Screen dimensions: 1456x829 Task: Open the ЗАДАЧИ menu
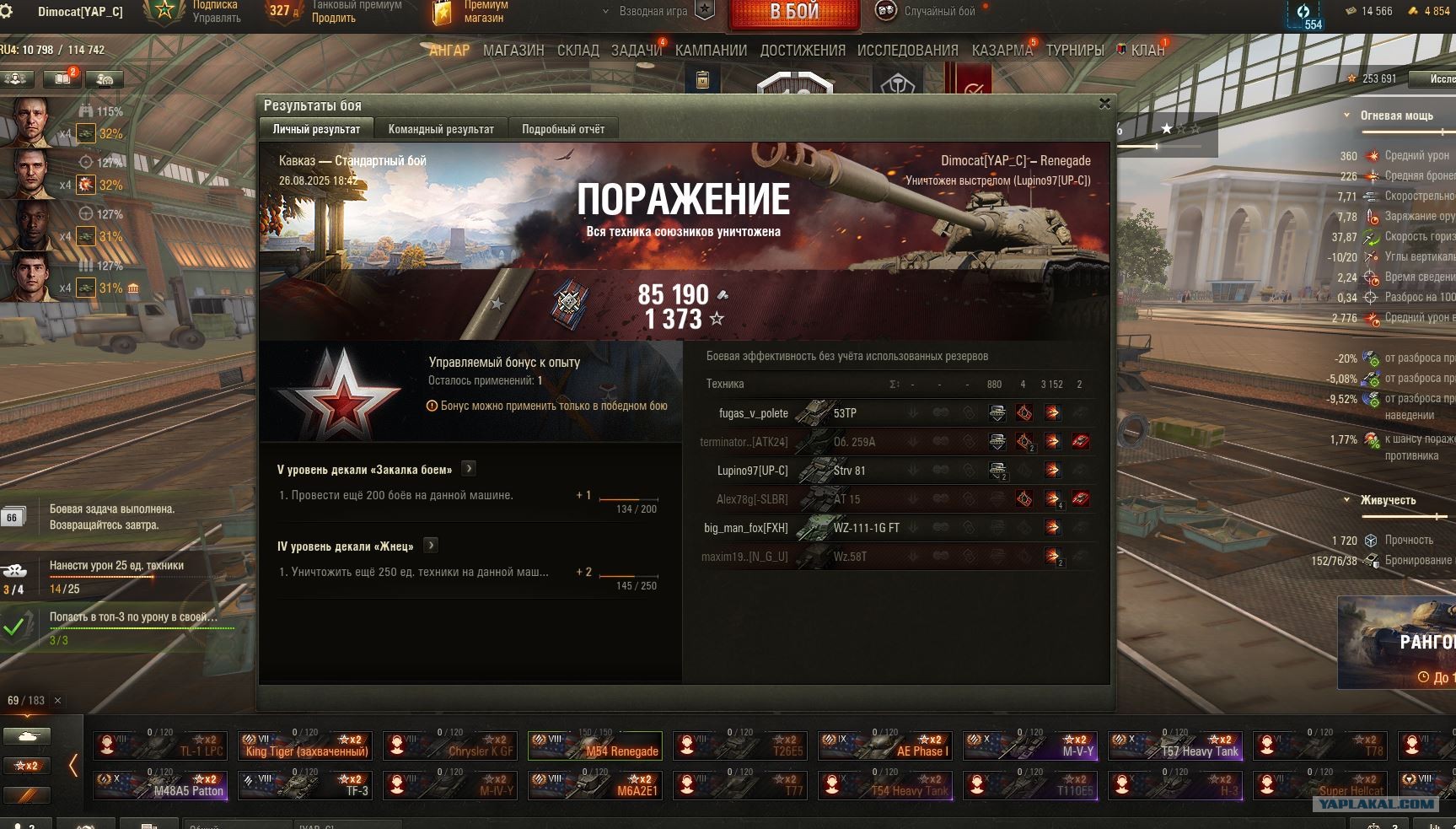point(636,51)
